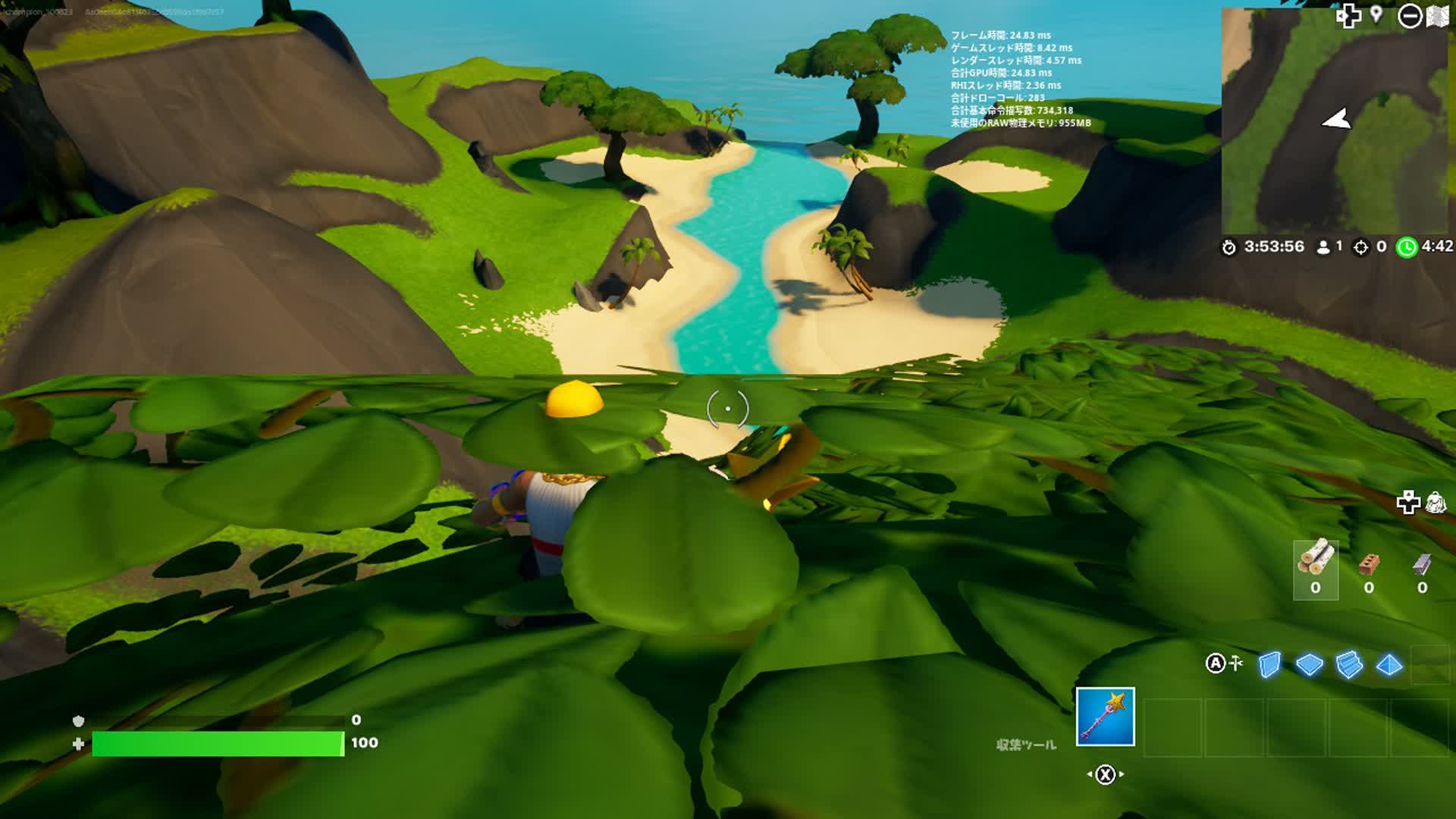Choose the wood material
Image resolution: width=1456 pixels, height=819 pixels.
(x=1315, y=570)
